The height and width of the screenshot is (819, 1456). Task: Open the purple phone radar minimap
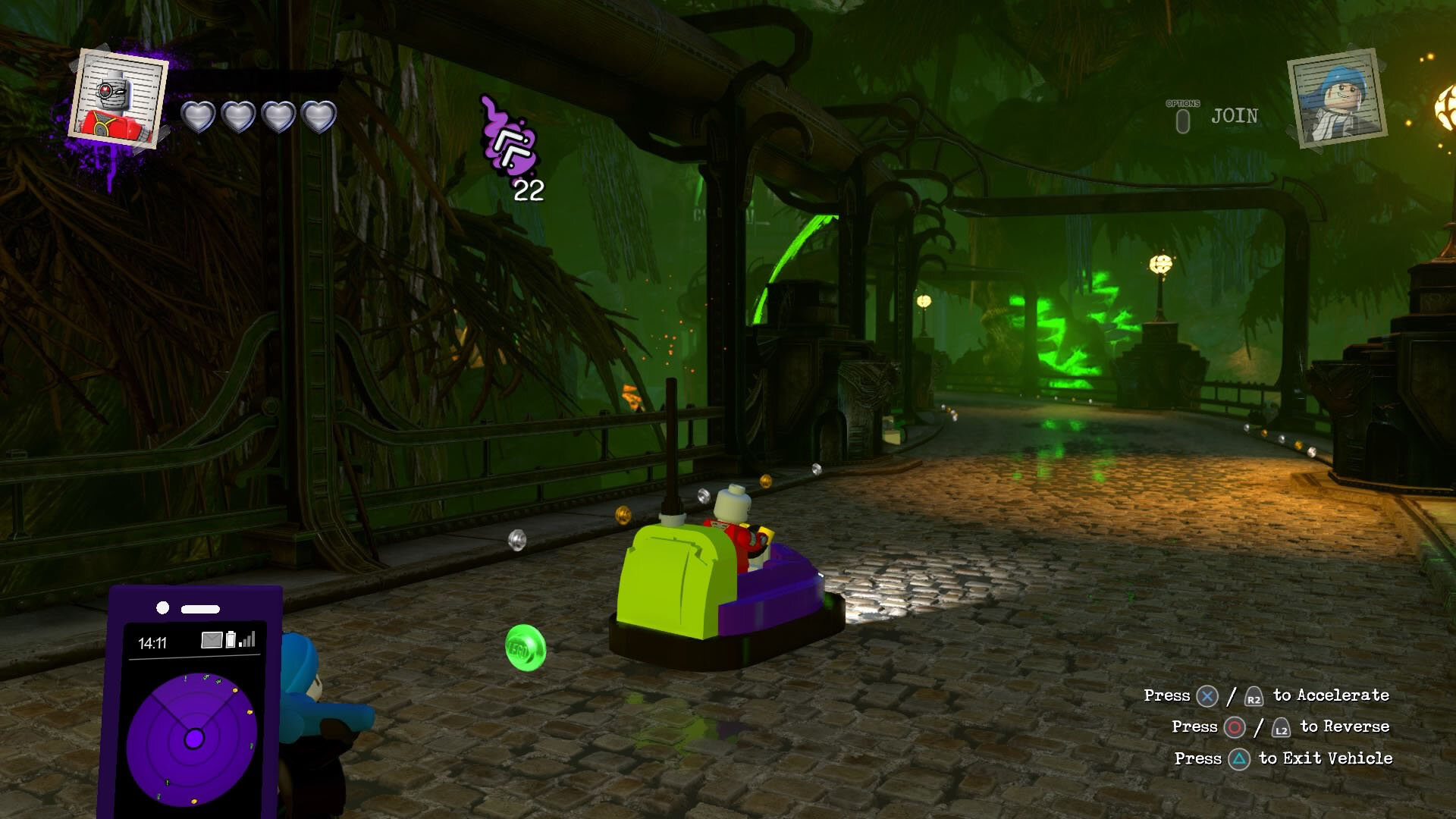pyautogui.click(x=193, y=737)
